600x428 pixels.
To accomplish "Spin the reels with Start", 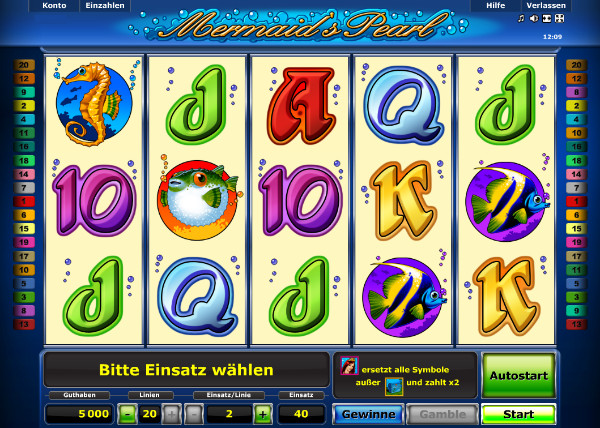I will pyautogui.click(x=518, y=414).
